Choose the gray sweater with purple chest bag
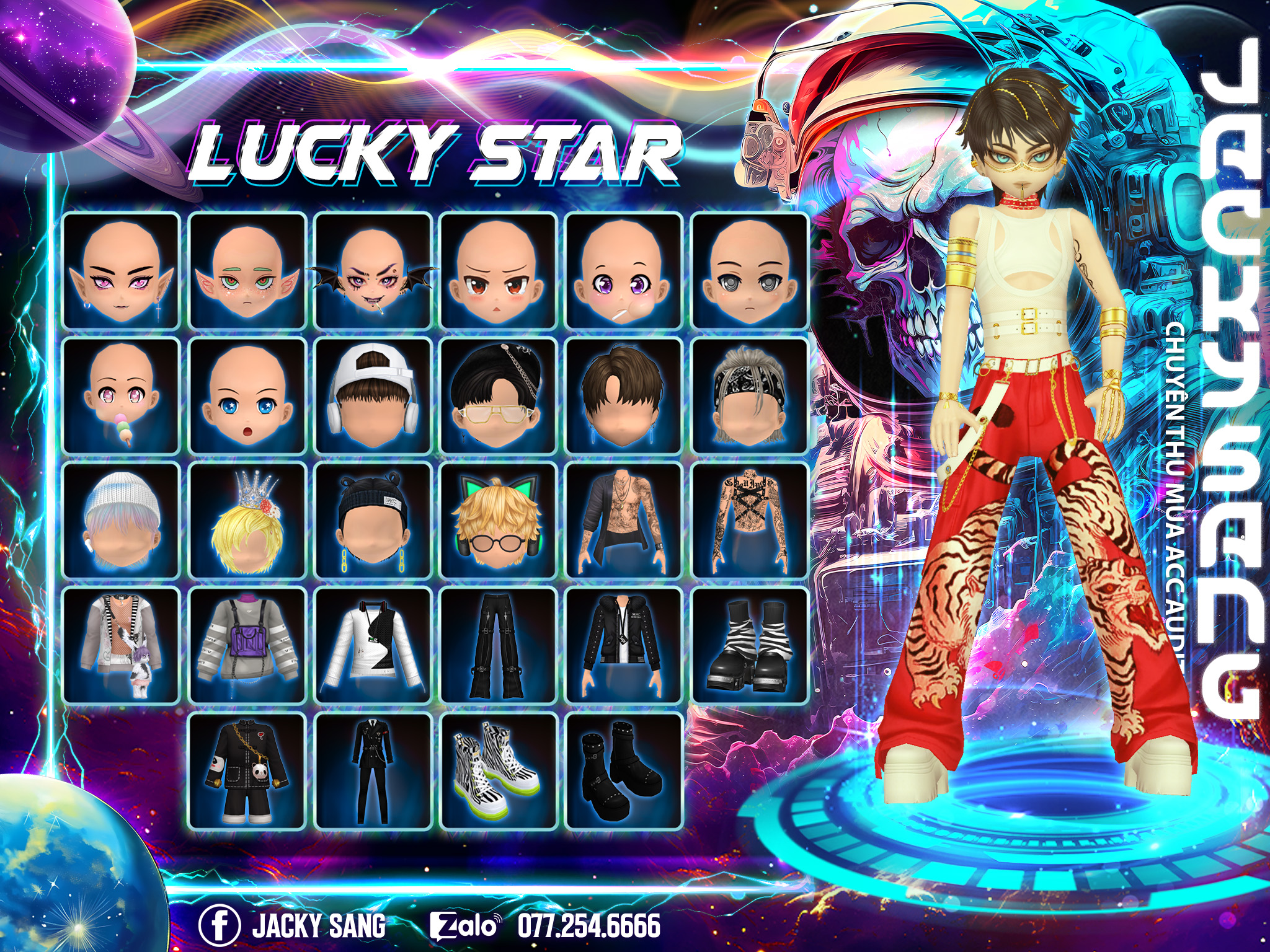The width and height of the screenshot is (1270, 952). [x=247, y=646]
